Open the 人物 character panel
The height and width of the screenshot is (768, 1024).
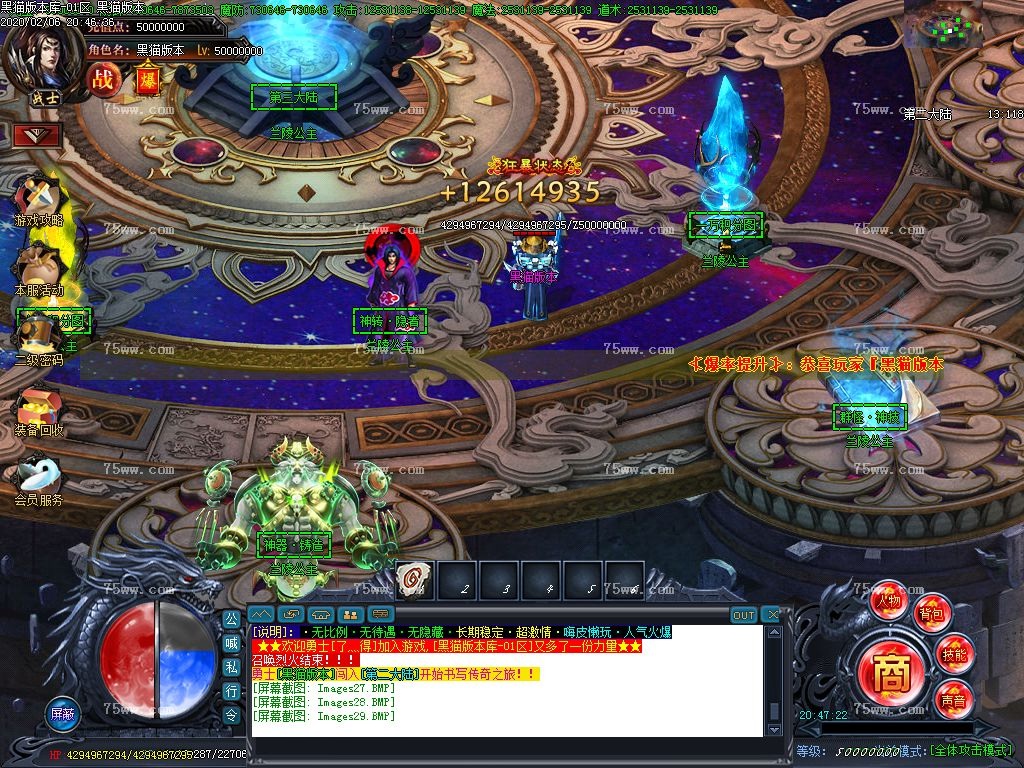click(x=888, y=601)
